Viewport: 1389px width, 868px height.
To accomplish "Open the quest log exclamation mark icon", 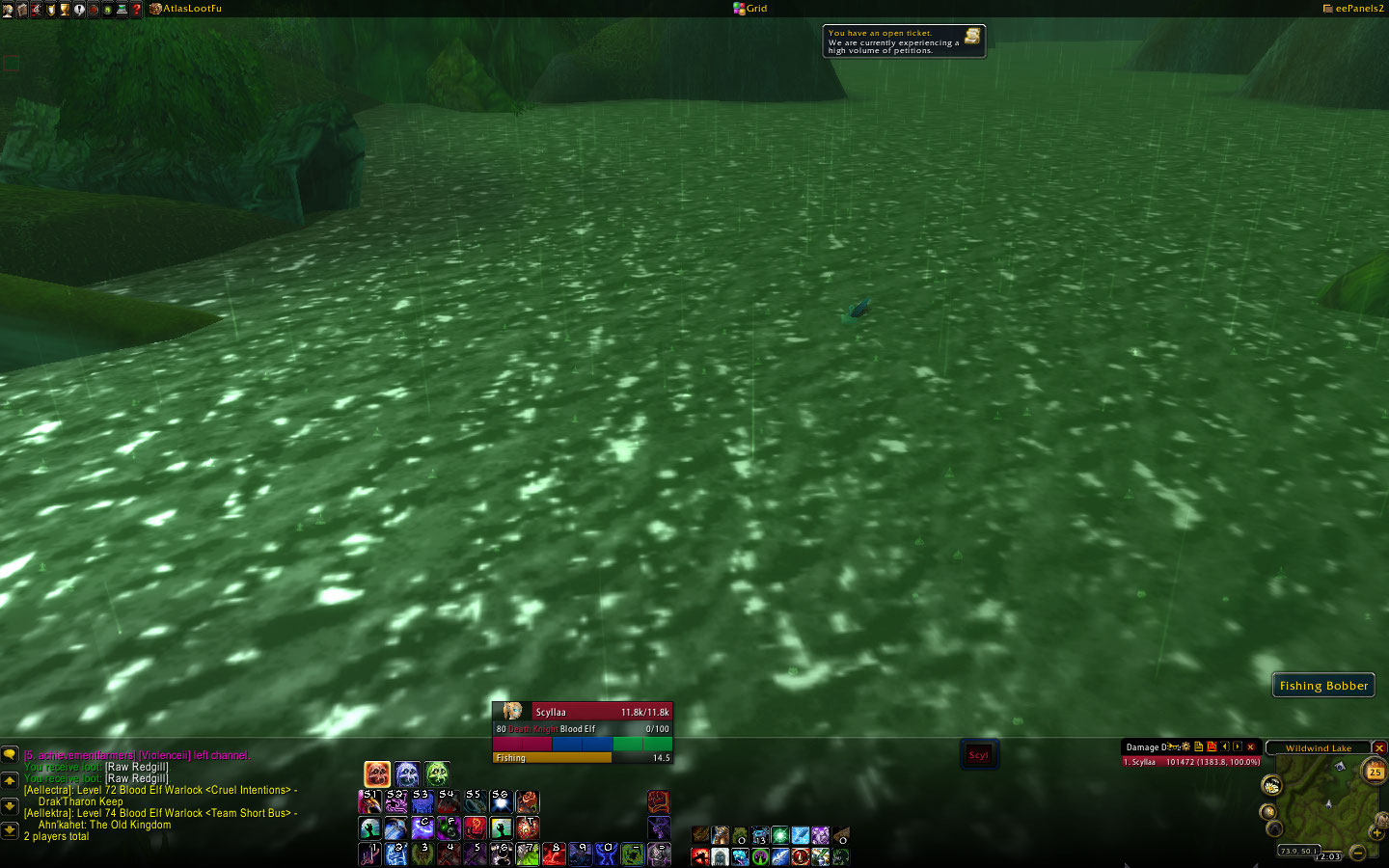I will 79,10.
